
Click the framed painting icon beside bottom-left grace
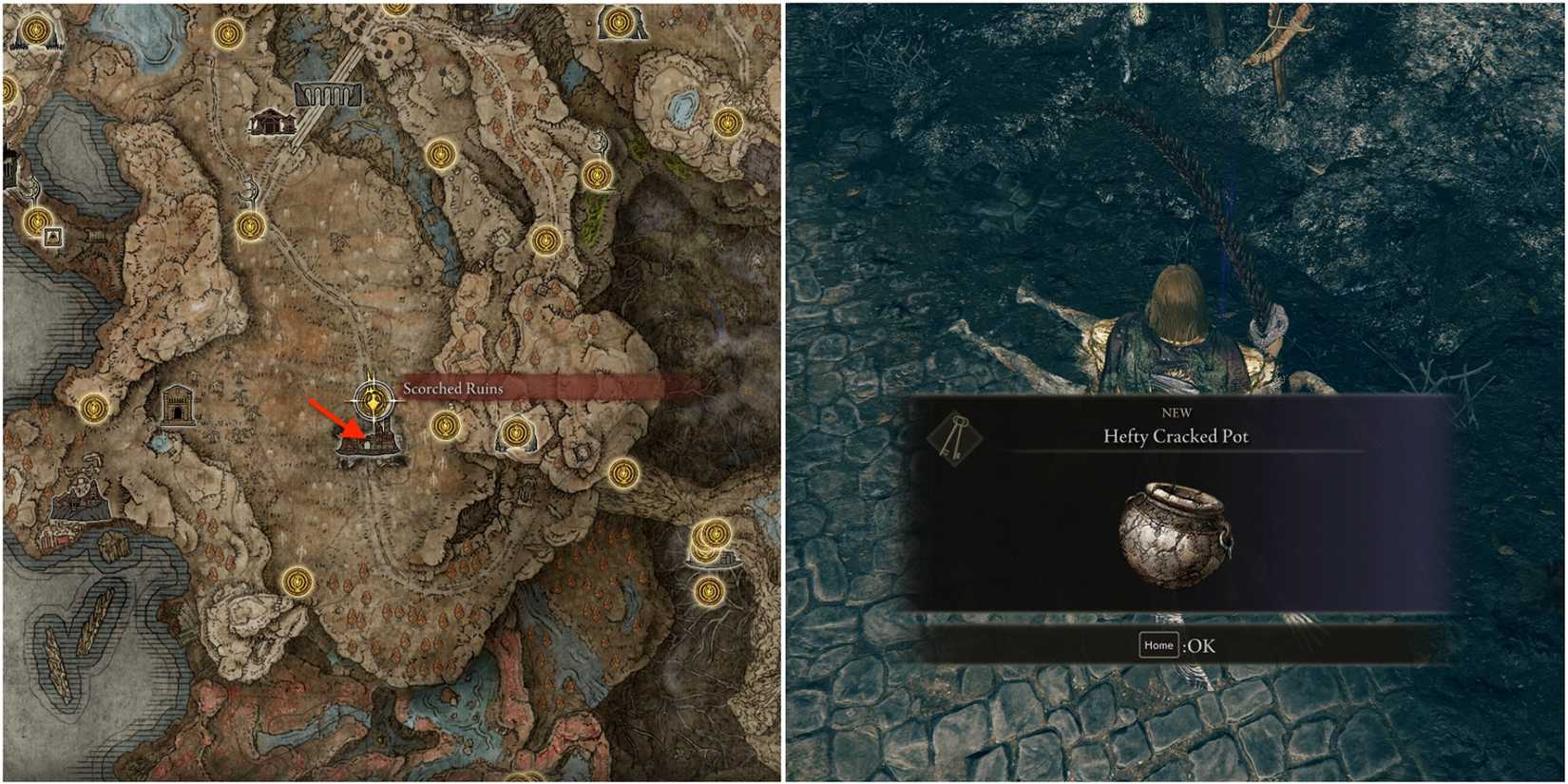click(x=53, y=237)
